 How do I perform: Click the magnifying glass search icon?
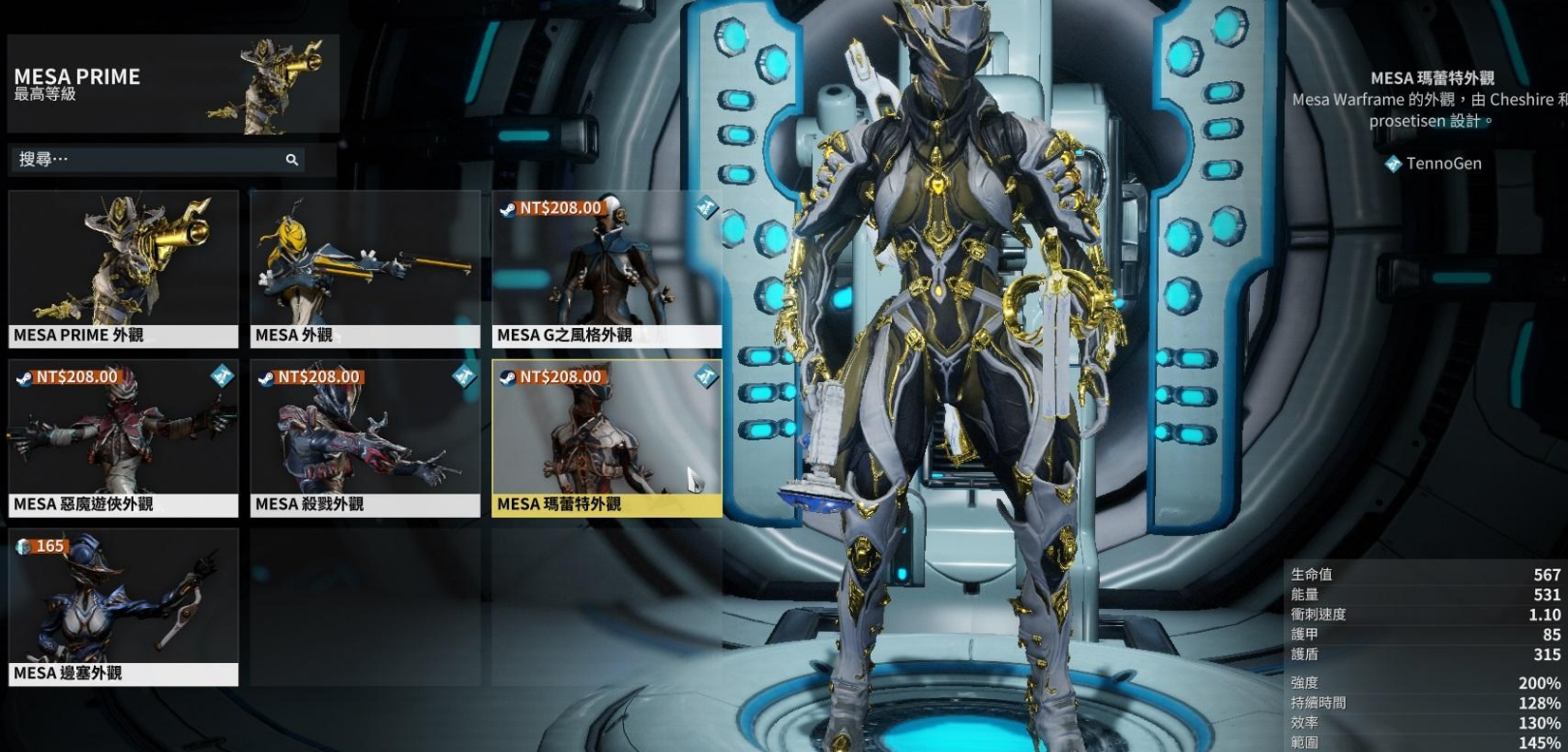291,160
